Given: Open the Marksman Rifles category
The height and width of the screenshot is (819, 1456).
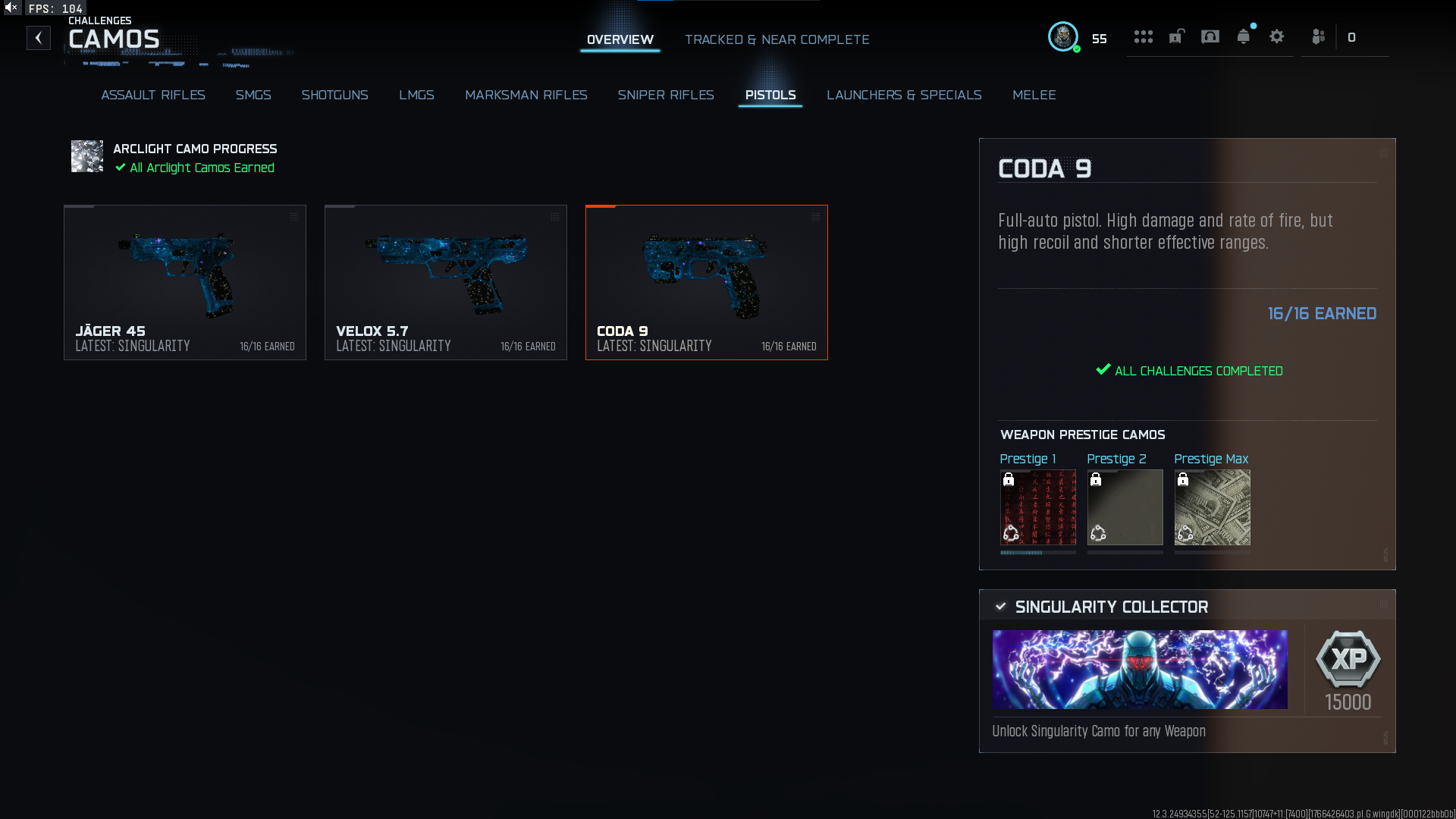Looking at the screenshot, I should 526,95.
